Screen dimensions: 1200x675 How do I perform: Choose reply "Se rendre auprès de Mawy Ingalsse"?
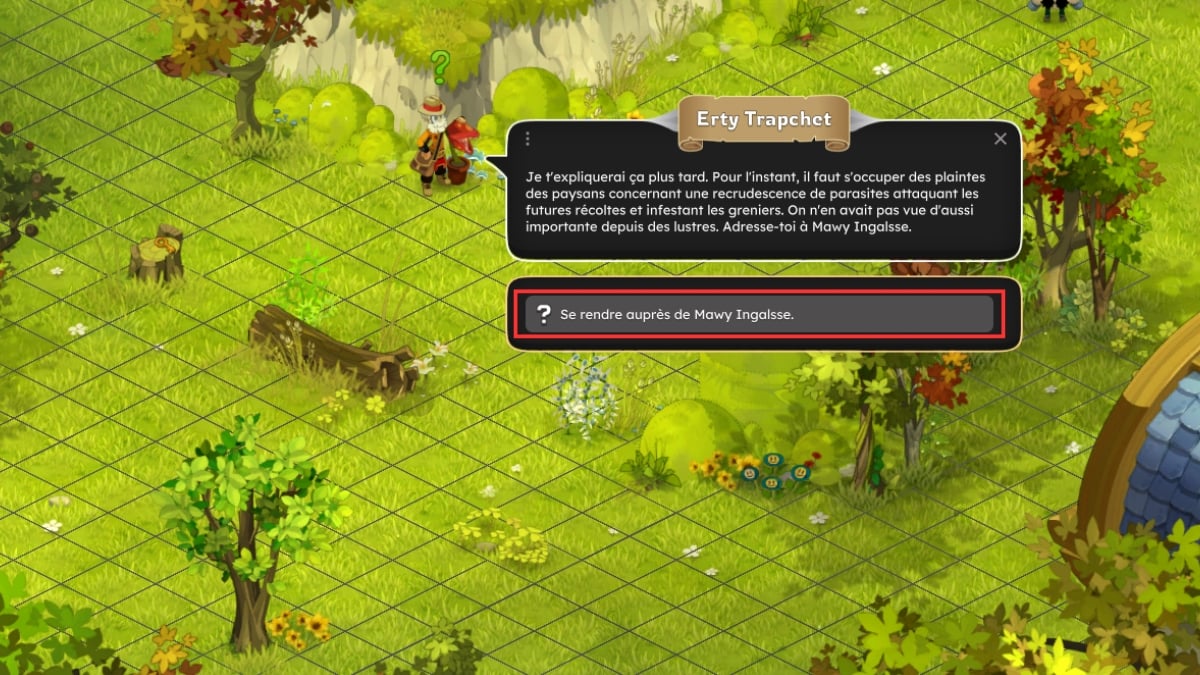[x=759, y=315]
